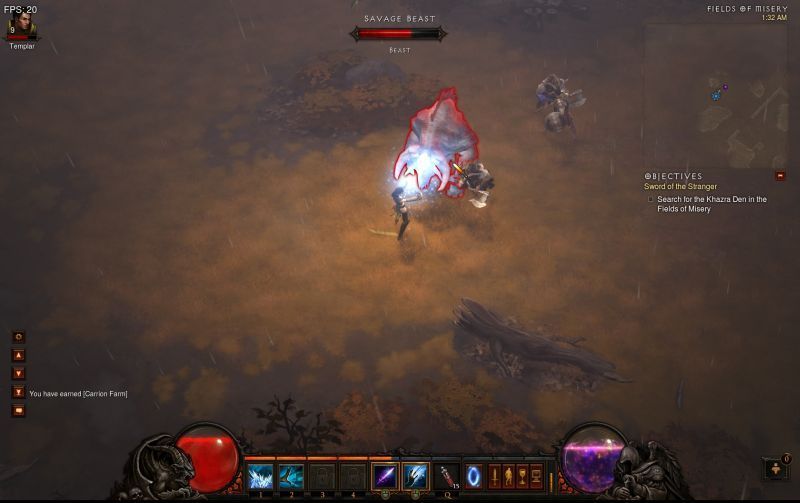Image resolution: width=800 pixels, height=503 pixels.
Task: Use the skill in hotbar slot 2
Action: click(x=291, y=477)
